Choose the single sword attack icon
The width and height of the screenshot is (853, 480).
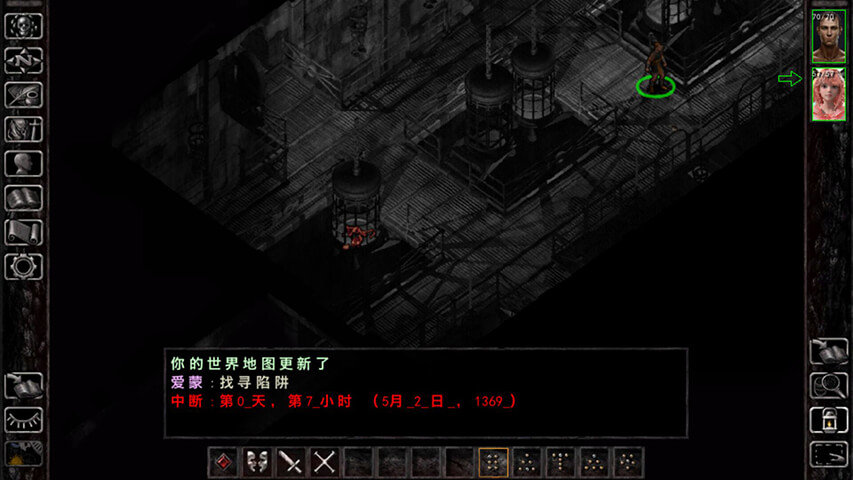[291, 462]
